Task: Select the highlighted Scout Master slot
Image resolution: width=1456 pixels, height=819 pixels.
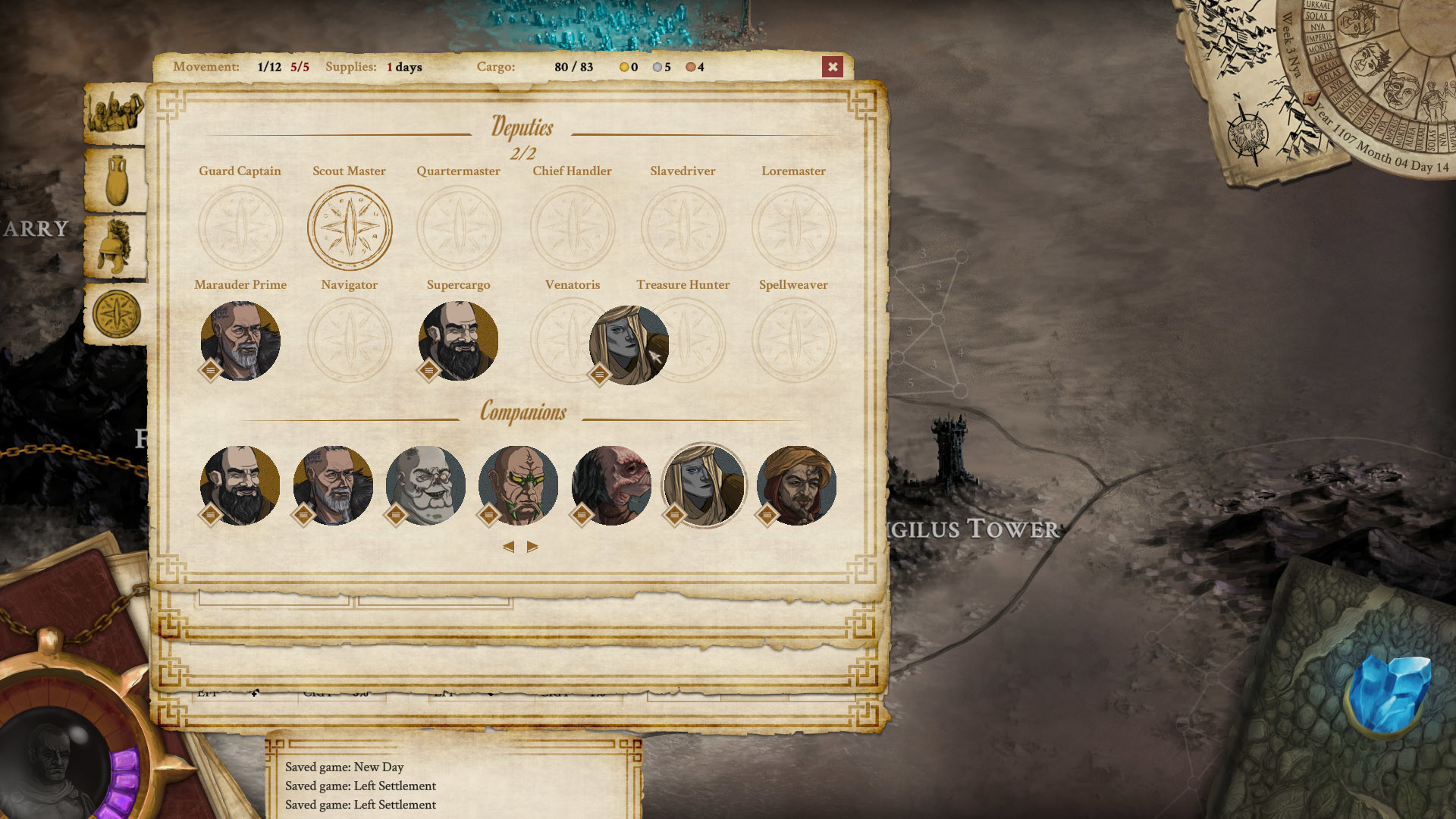Action: pos(350,227)
